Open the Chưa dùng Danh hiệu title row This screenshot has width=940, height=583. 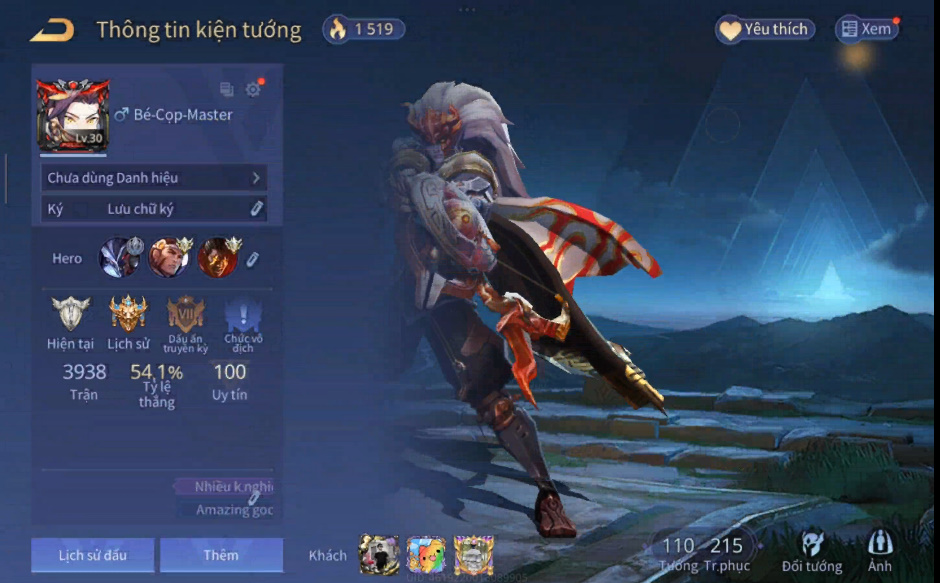[x=155, y=178]
